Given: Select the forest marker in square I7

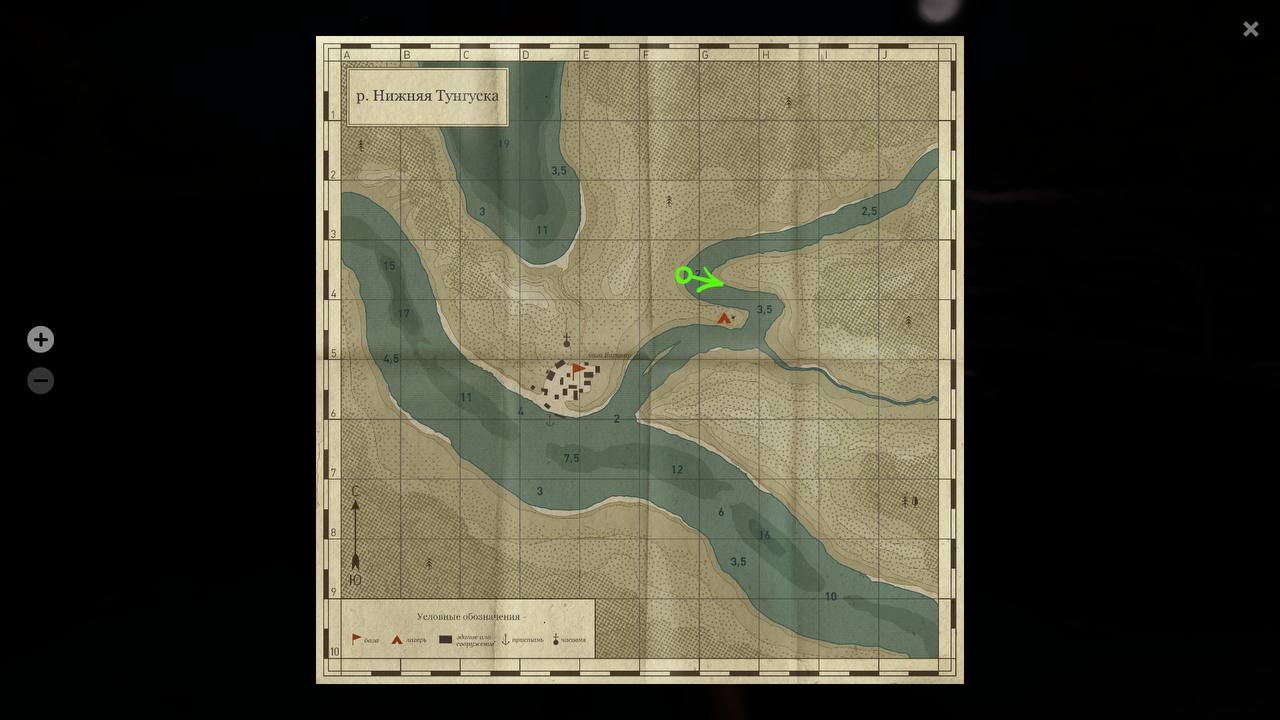Looking at the screenshot, I should point(909,500).
